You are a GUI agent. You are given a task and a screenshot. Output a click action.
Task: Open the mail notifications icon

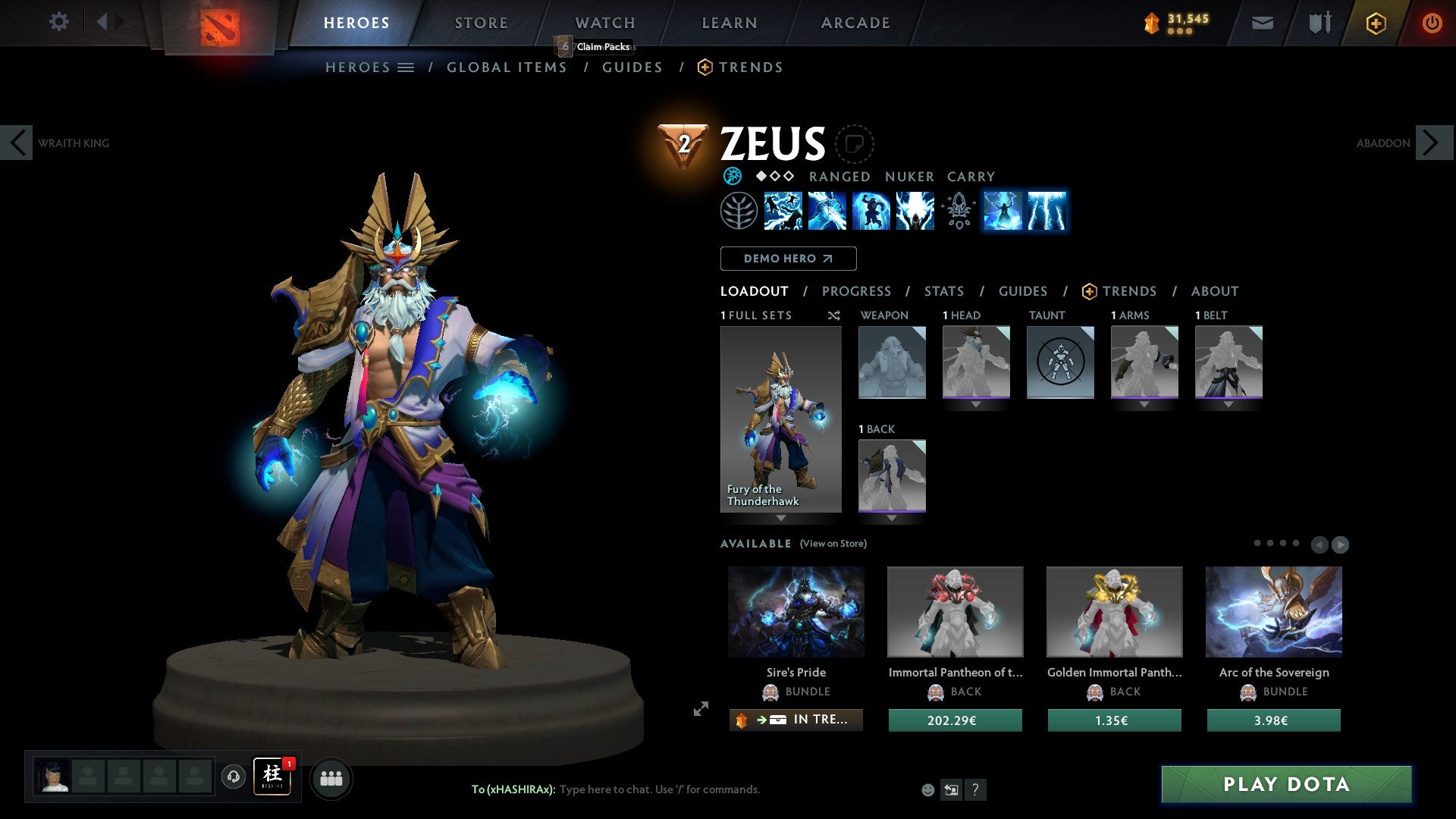coord(1262,23)
